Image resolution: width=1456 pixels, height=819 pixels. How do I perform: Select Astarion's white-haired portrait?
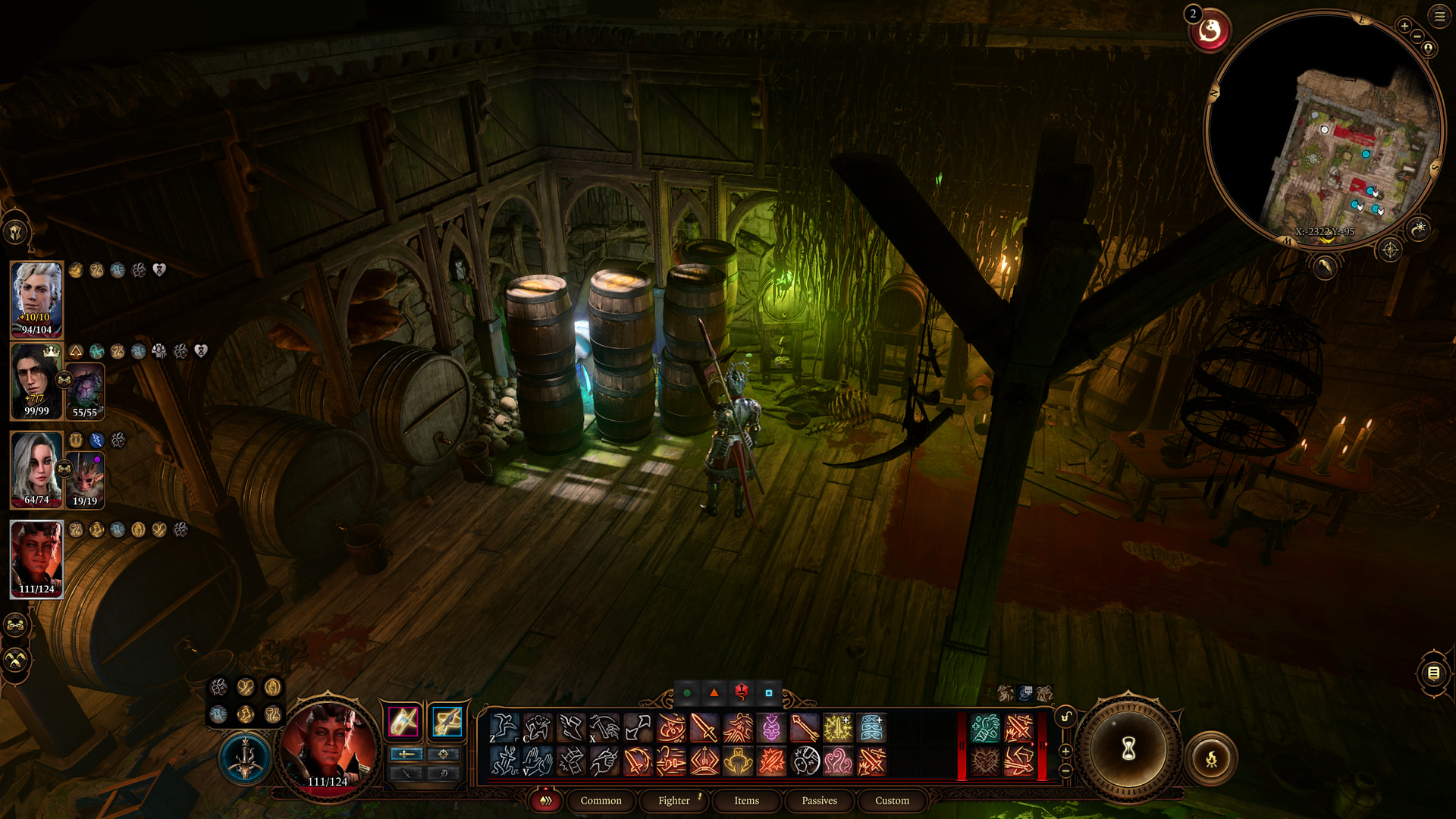tap(36, 299)
